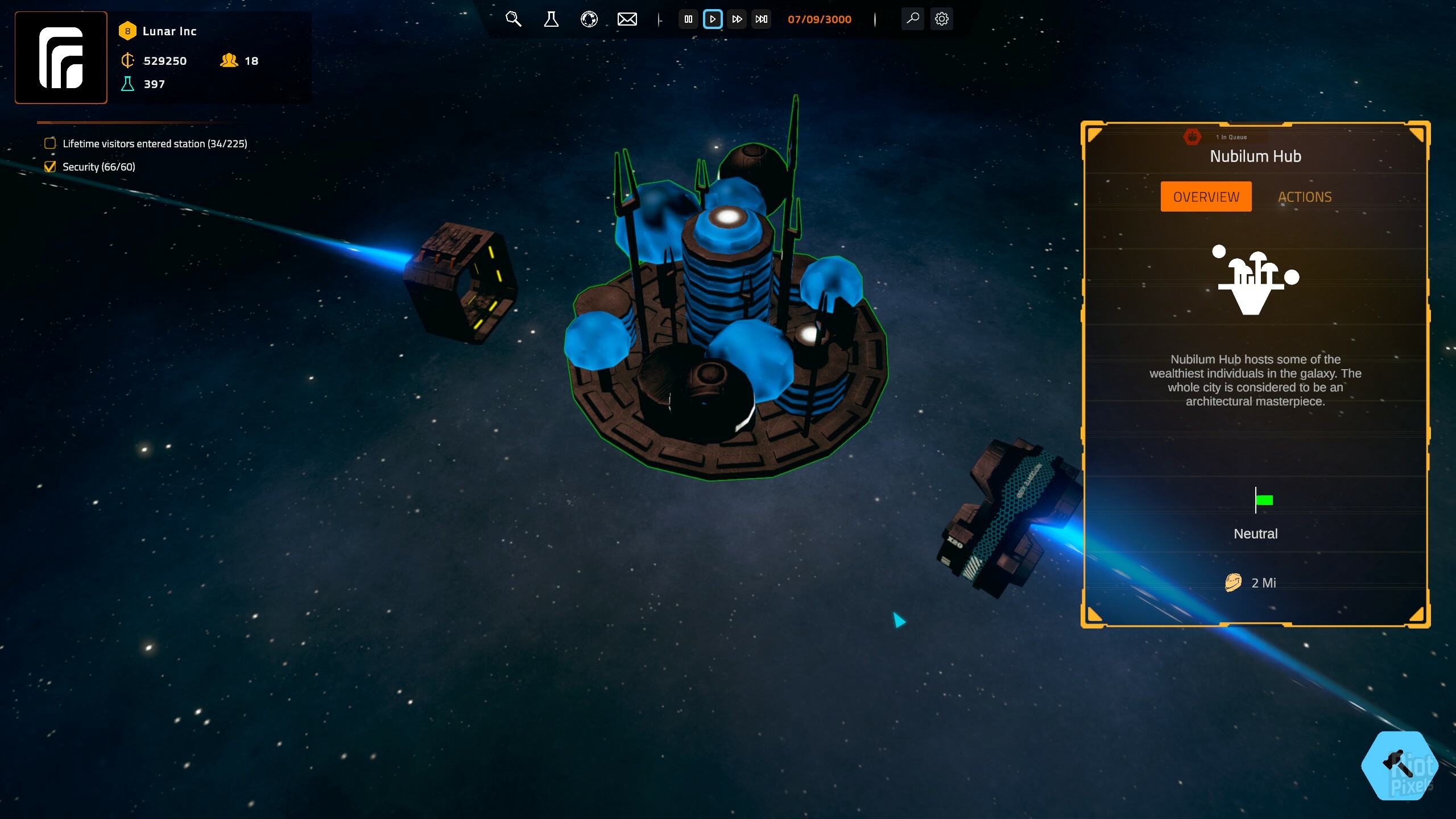Open the research flask menu
The image size is (1456, 819).
551,19
